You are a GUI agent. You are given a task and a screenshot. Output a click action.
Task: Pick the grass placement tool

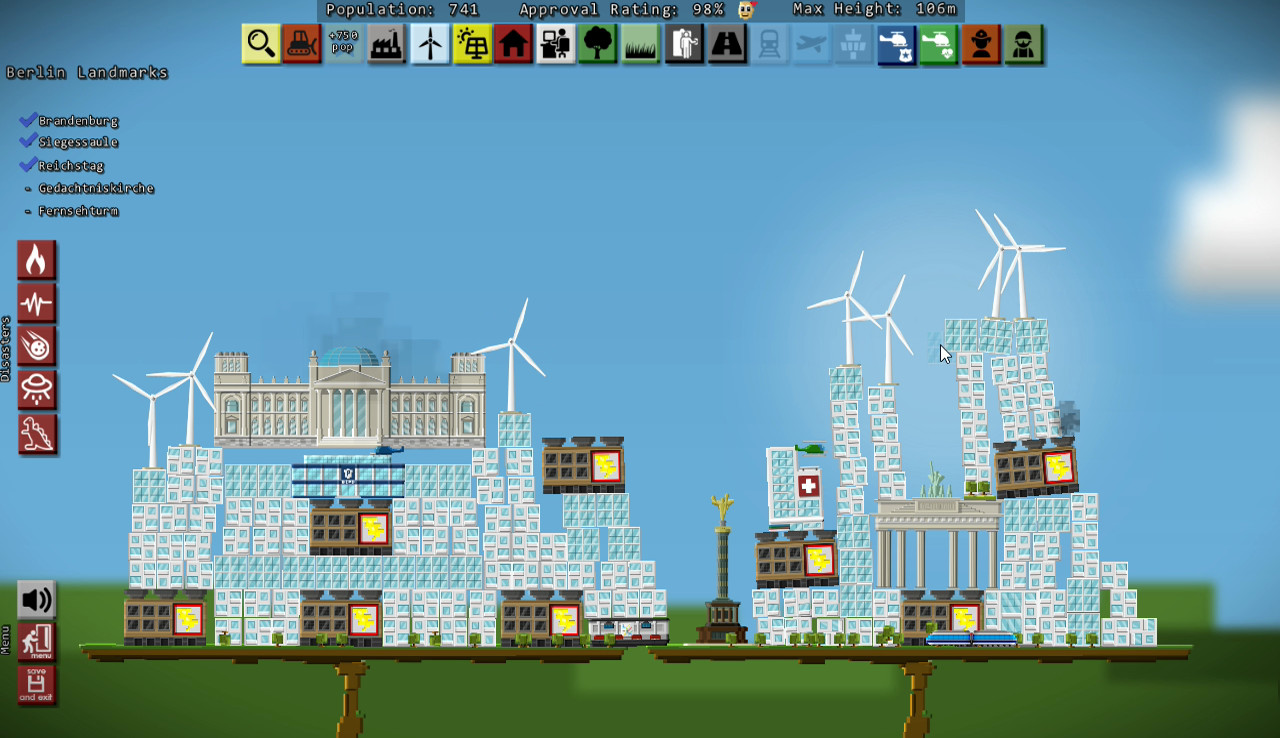641,44
